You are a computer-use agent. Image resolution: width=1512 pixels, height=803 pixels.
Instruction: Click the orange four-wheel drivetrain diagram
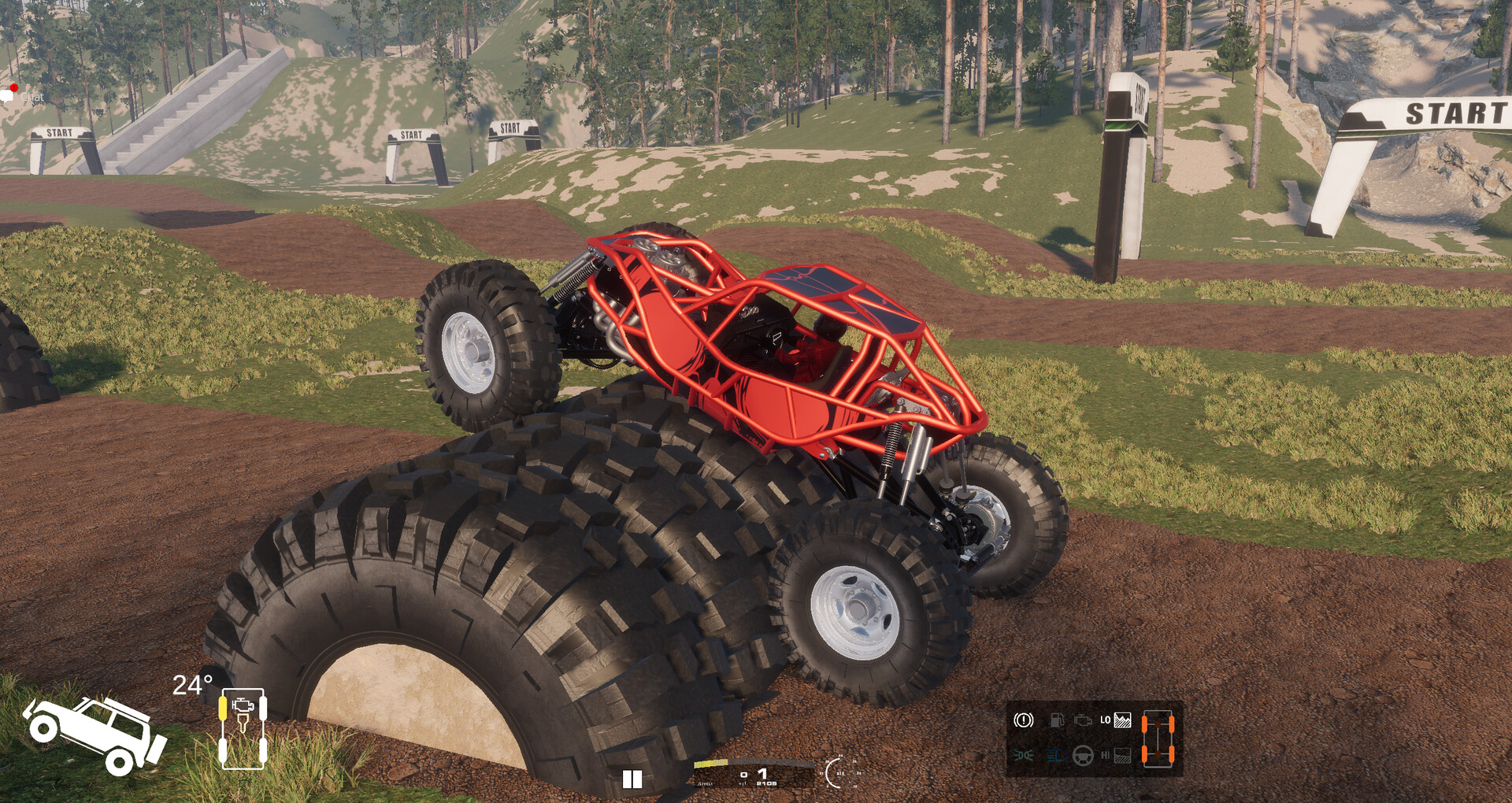click(x=1158, y=738)
